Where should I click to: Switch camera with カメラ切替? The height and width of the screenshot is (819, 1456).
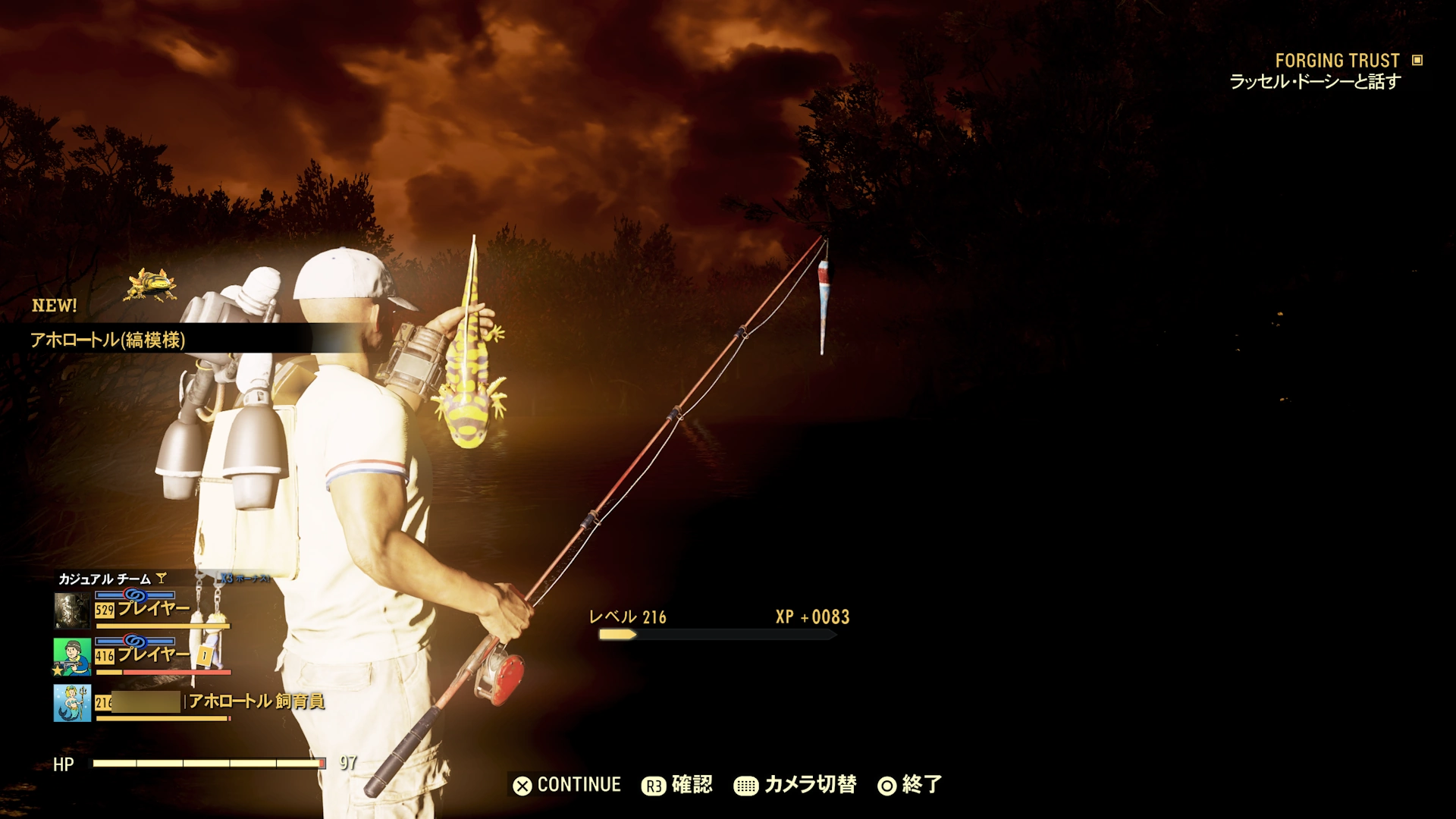(795, 785)
